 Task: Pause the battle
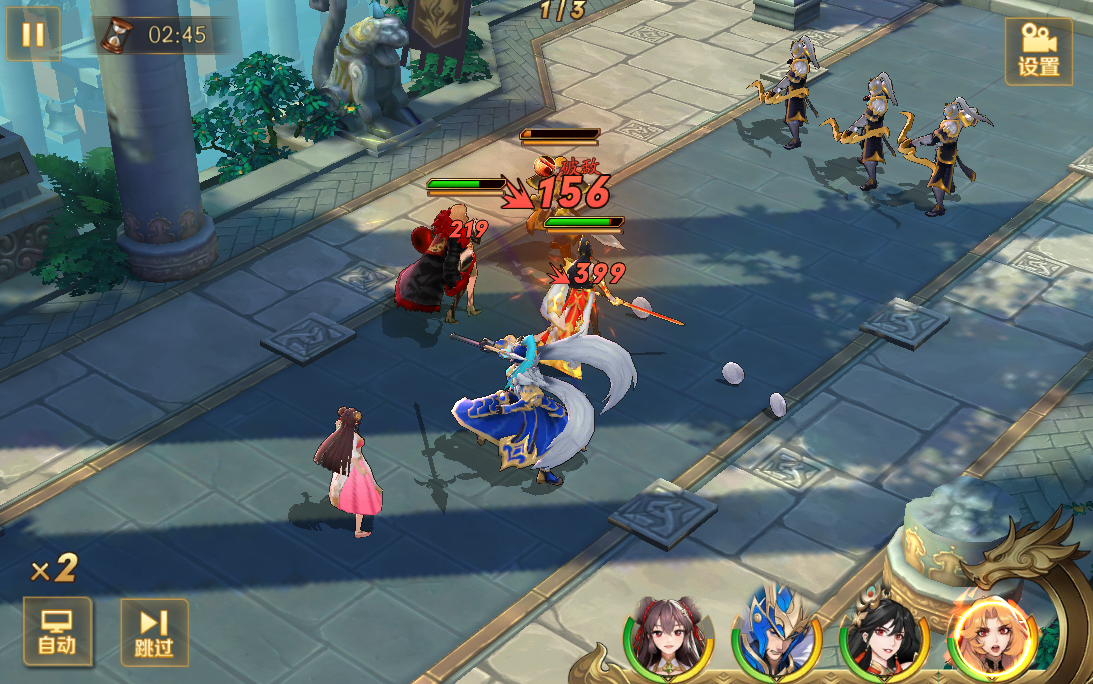coord(33,35)
